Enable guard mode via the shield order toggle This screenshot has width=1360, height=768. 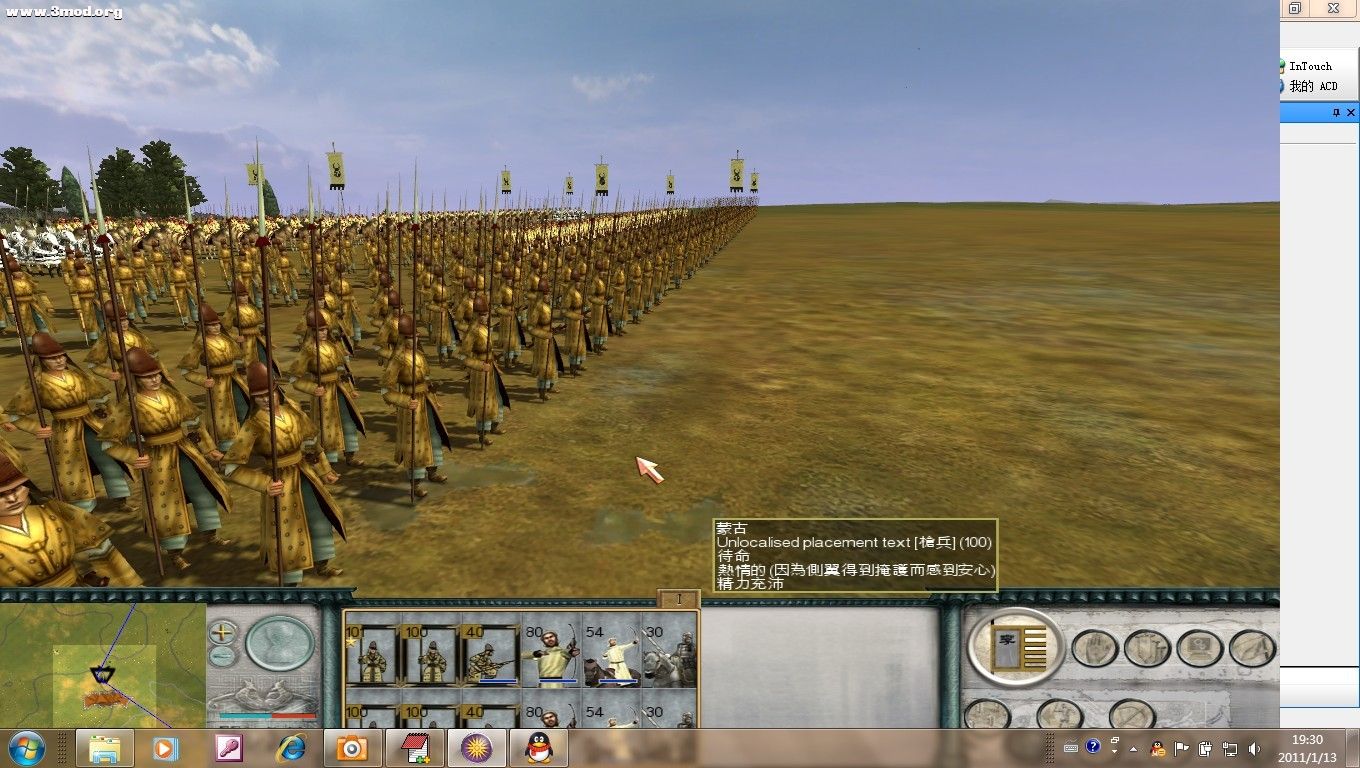1147,648
